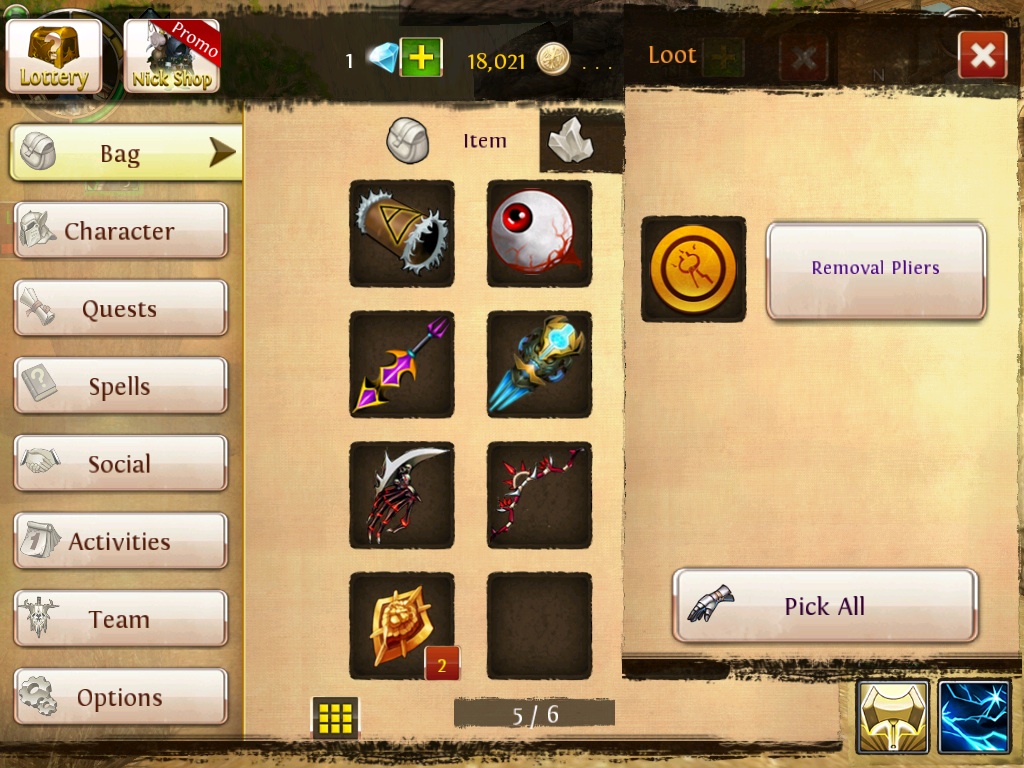Select the Bag menu entry
This screenshot has width=1024, height=768.
[x=125, y=154]
